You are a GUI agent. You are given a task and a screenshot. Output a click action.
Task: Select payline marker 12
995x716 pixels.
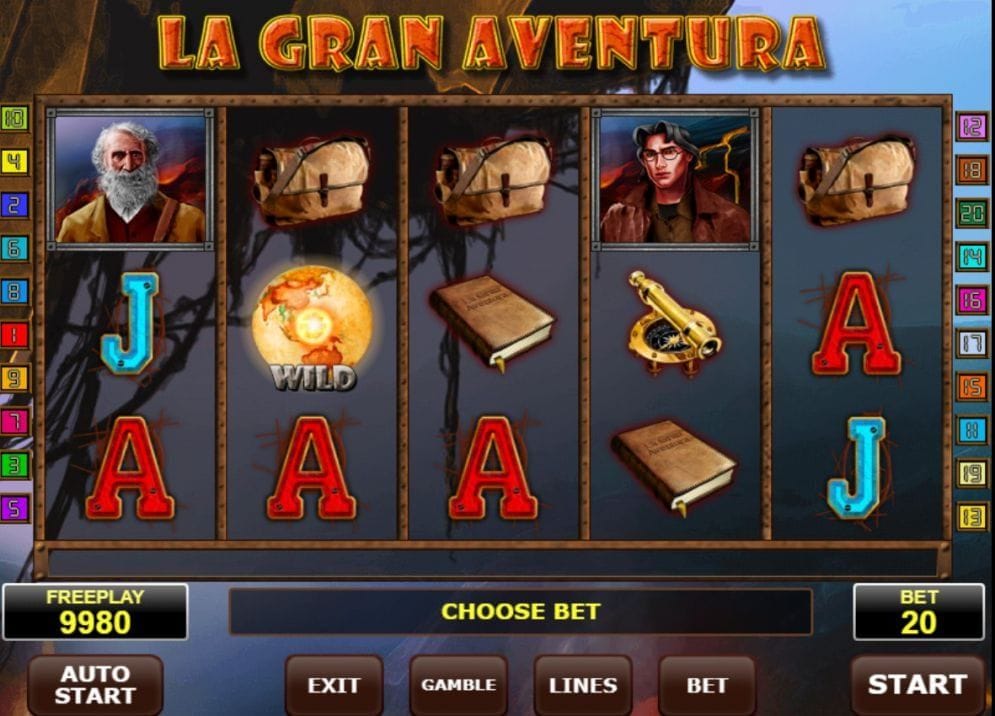972,126
